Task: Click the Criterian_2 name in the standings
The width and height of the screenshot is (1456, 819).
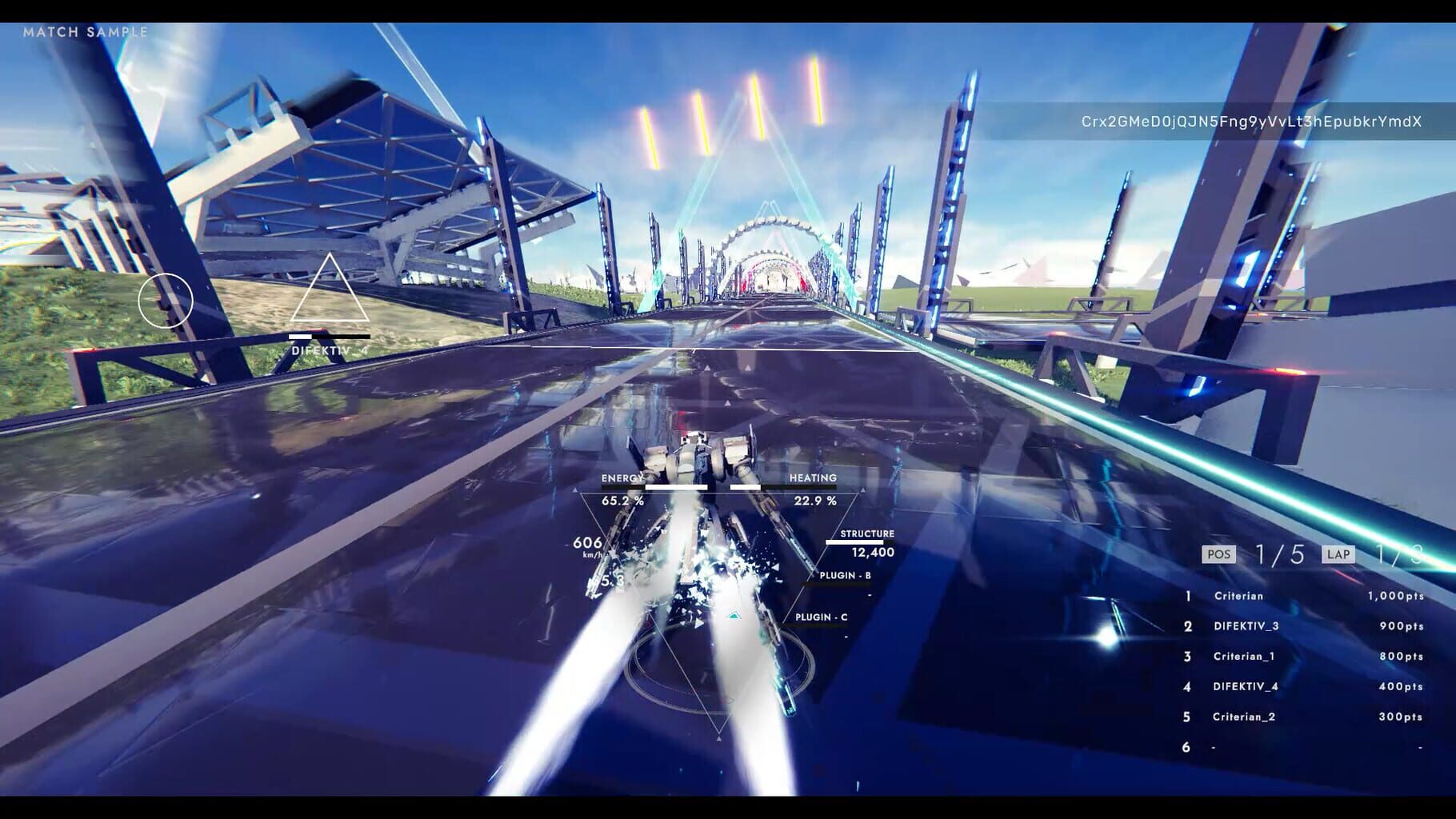Action: 1245,717
